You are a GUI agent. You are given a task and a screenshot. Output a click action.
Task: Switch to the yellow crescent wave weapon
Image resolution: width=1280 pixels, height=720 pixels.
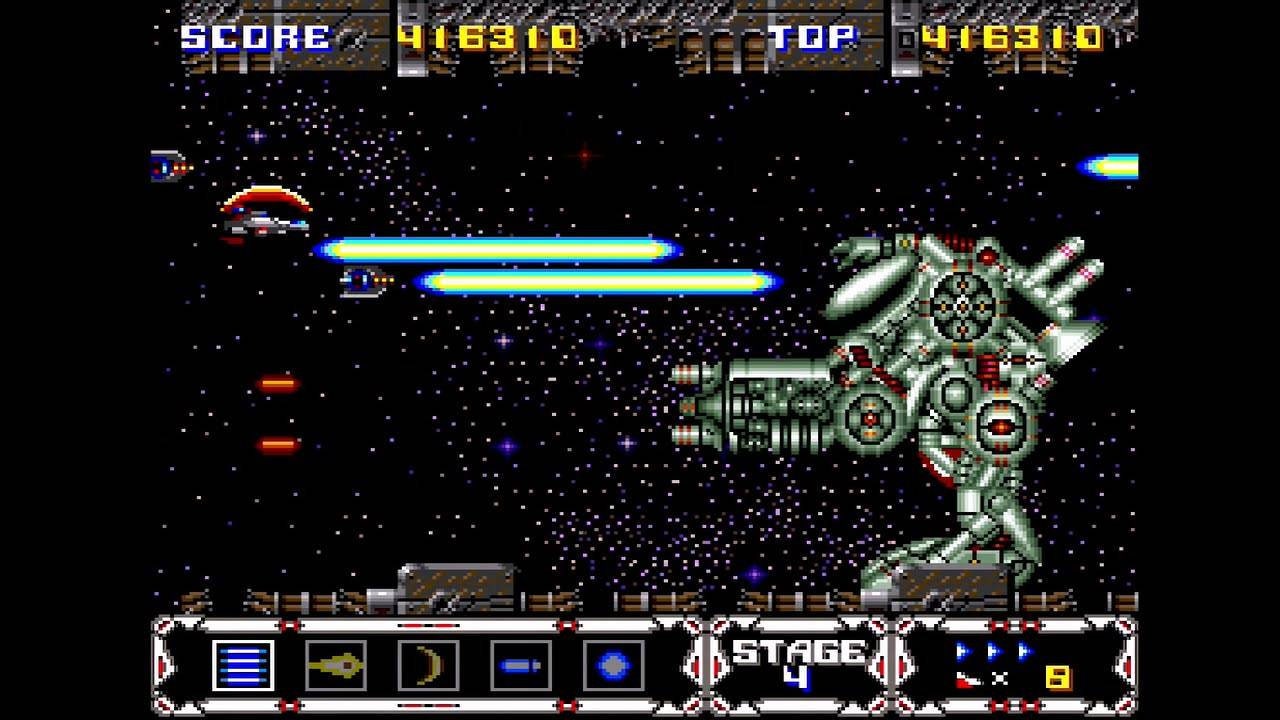(x=428, y=666)
